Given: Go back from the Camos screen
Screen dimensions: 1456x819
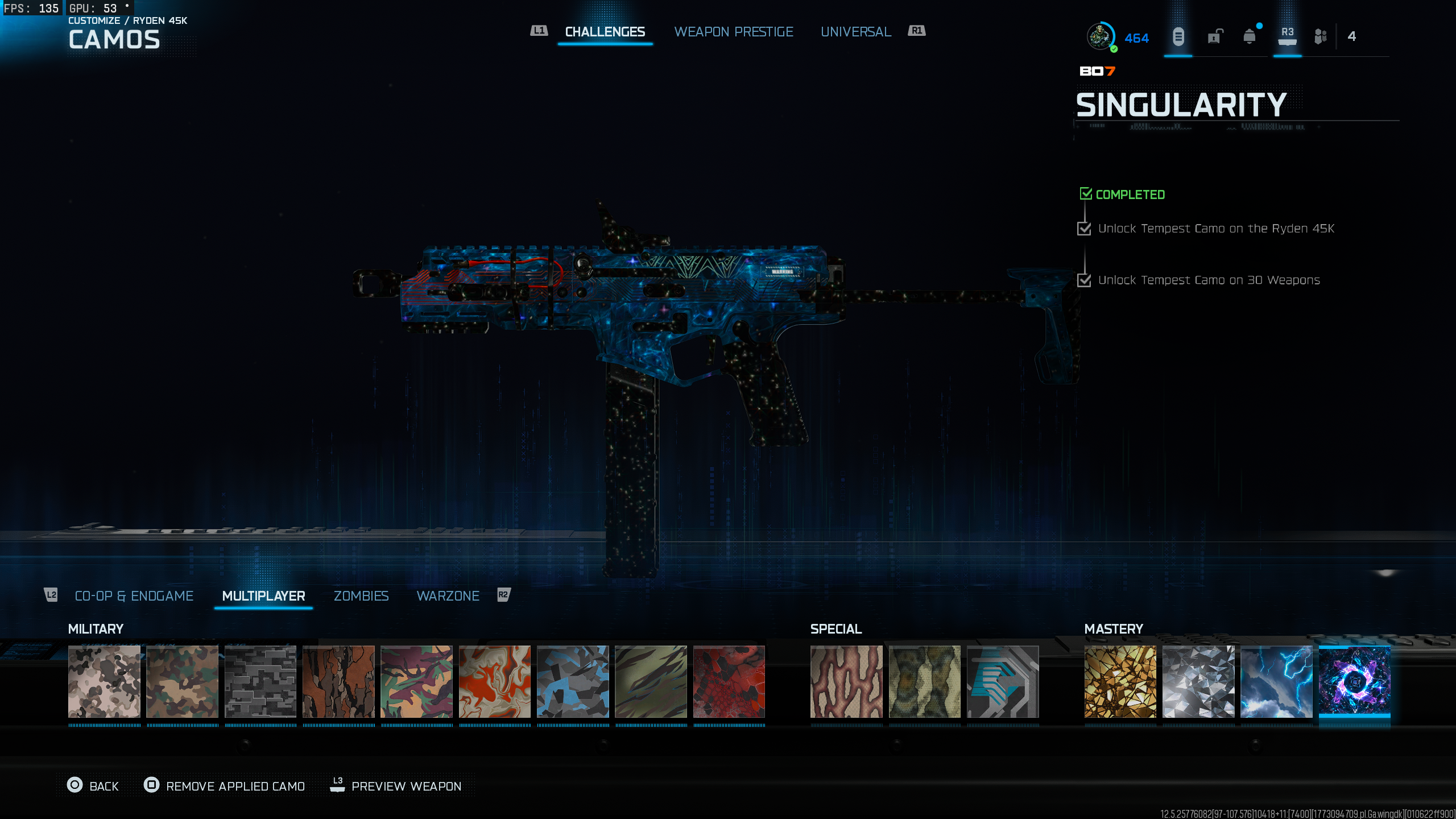Looking at the screenshot, I should pos(93,786).
